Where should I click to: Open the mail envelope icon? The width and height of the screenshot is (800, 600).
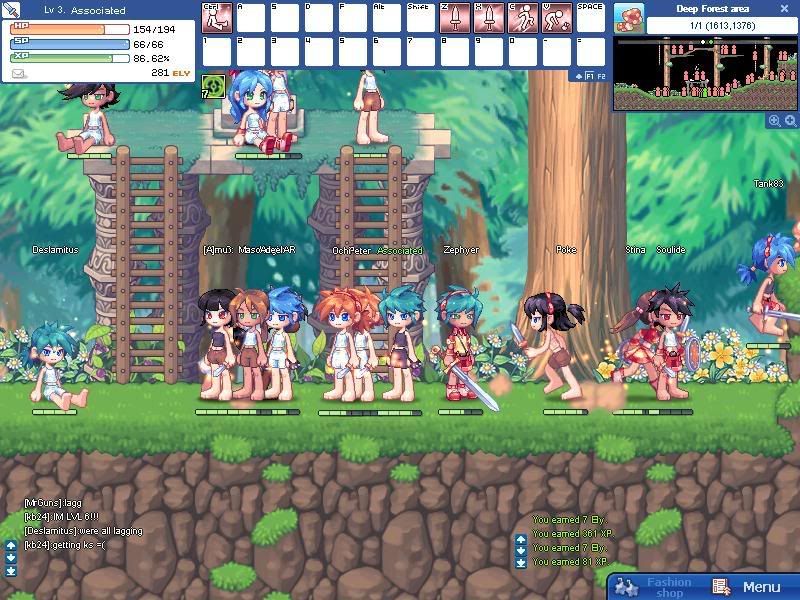pyautogui.click(x=19, y=73)
